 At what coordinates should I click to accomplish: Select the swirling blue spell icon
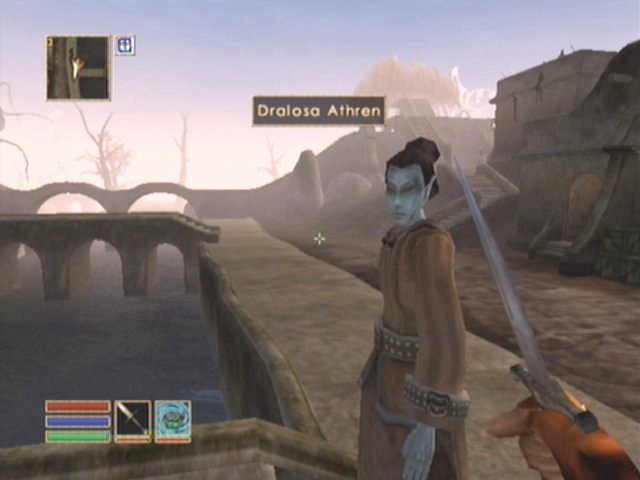tap(172, 419)
